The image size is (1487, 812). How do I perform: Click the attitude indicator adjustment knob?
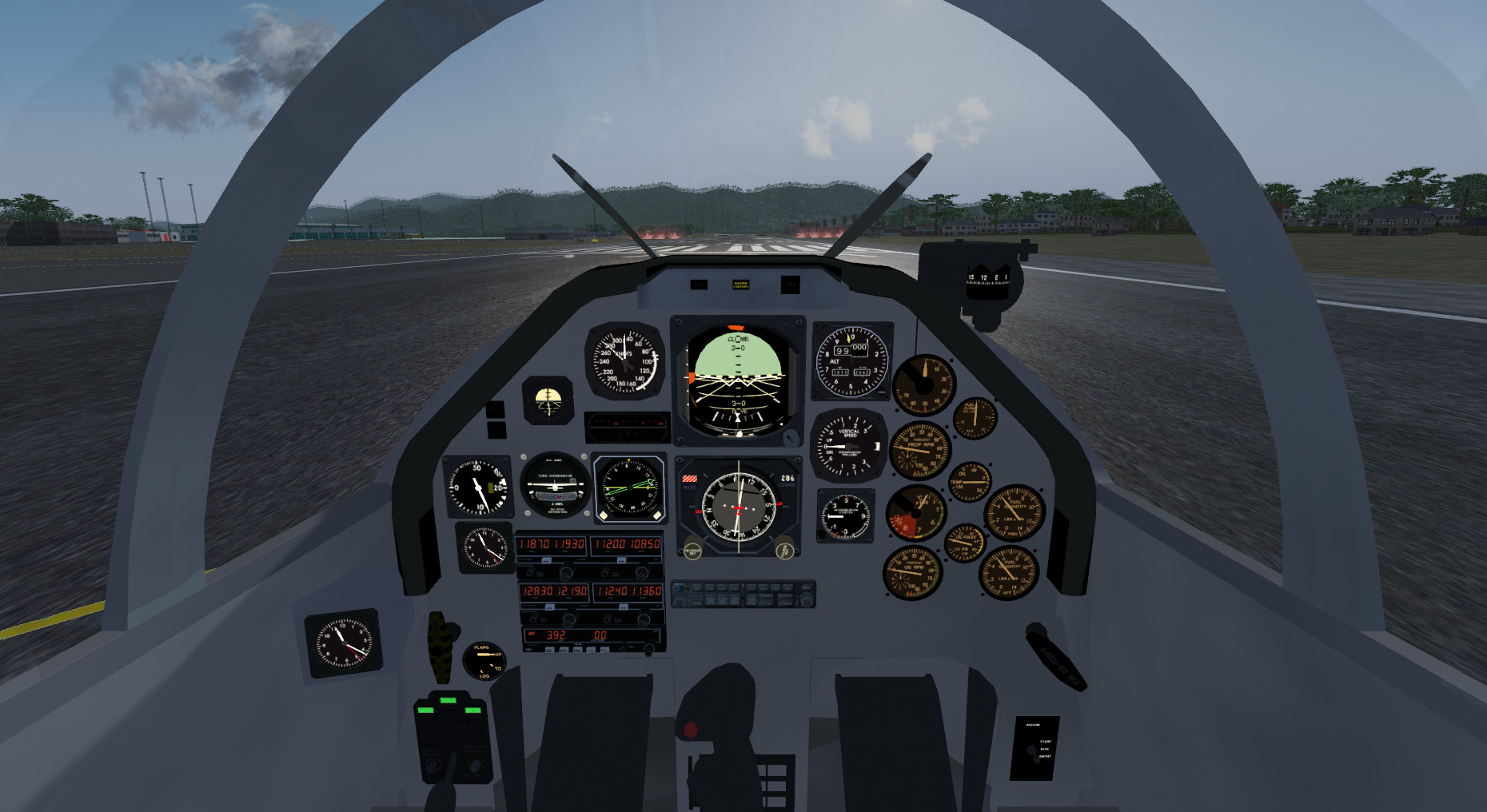pos(790,437)
